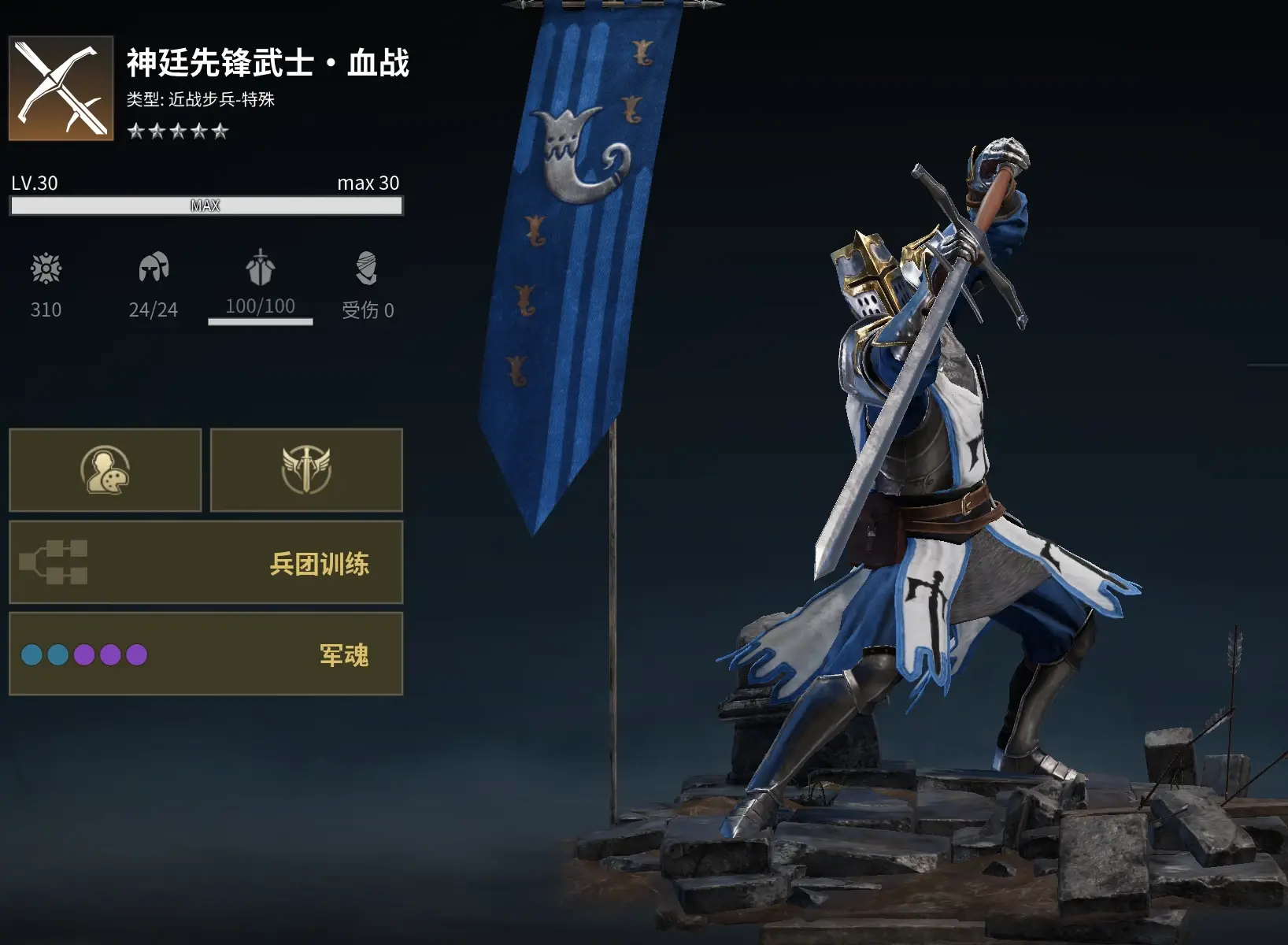Select the 24/24 helmet troop count stat
Screen dimensions: 1288x945
(x=154, y=285)
